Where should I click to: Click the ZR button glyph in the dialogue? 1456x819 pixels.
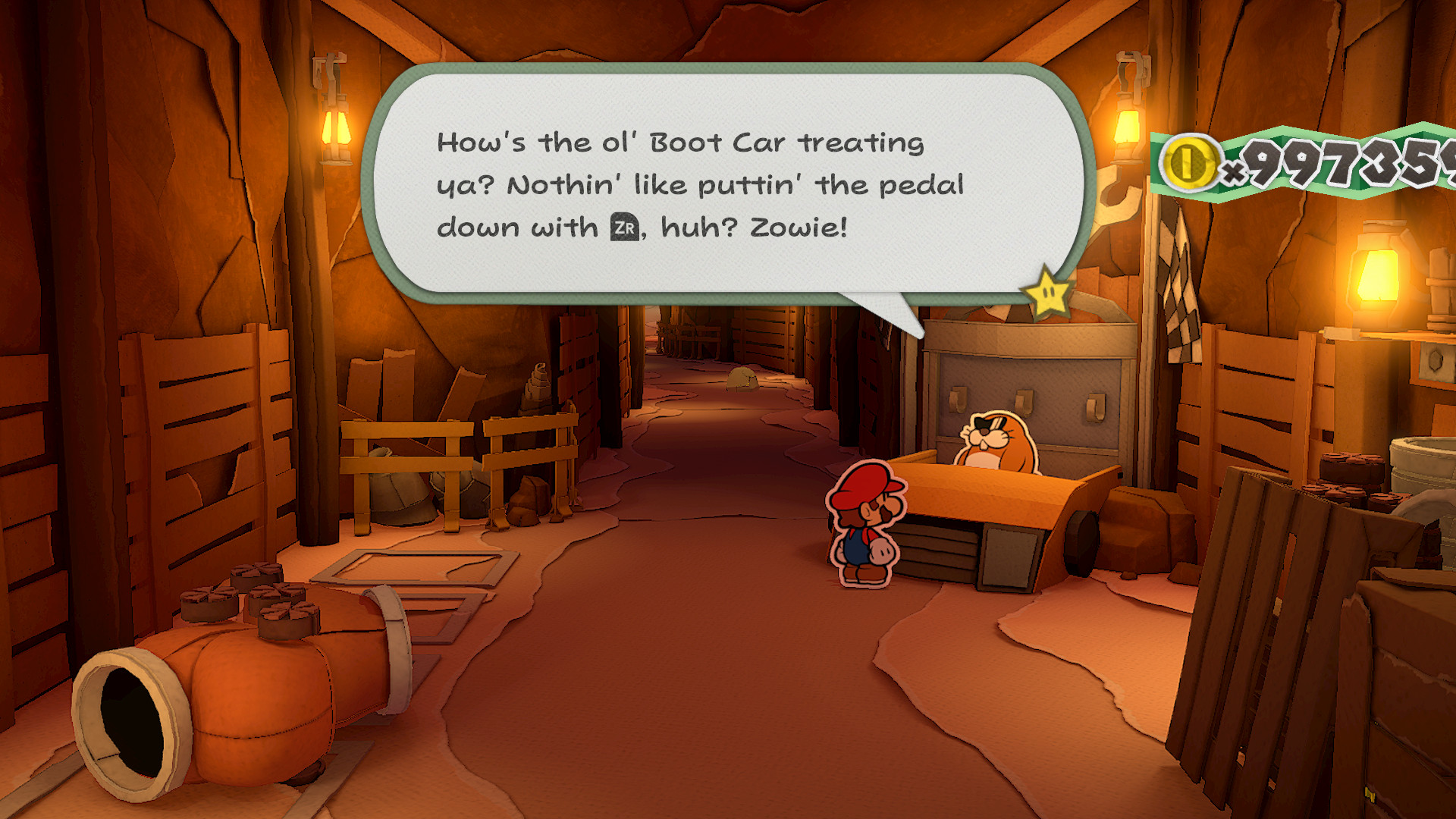point(626,225)
